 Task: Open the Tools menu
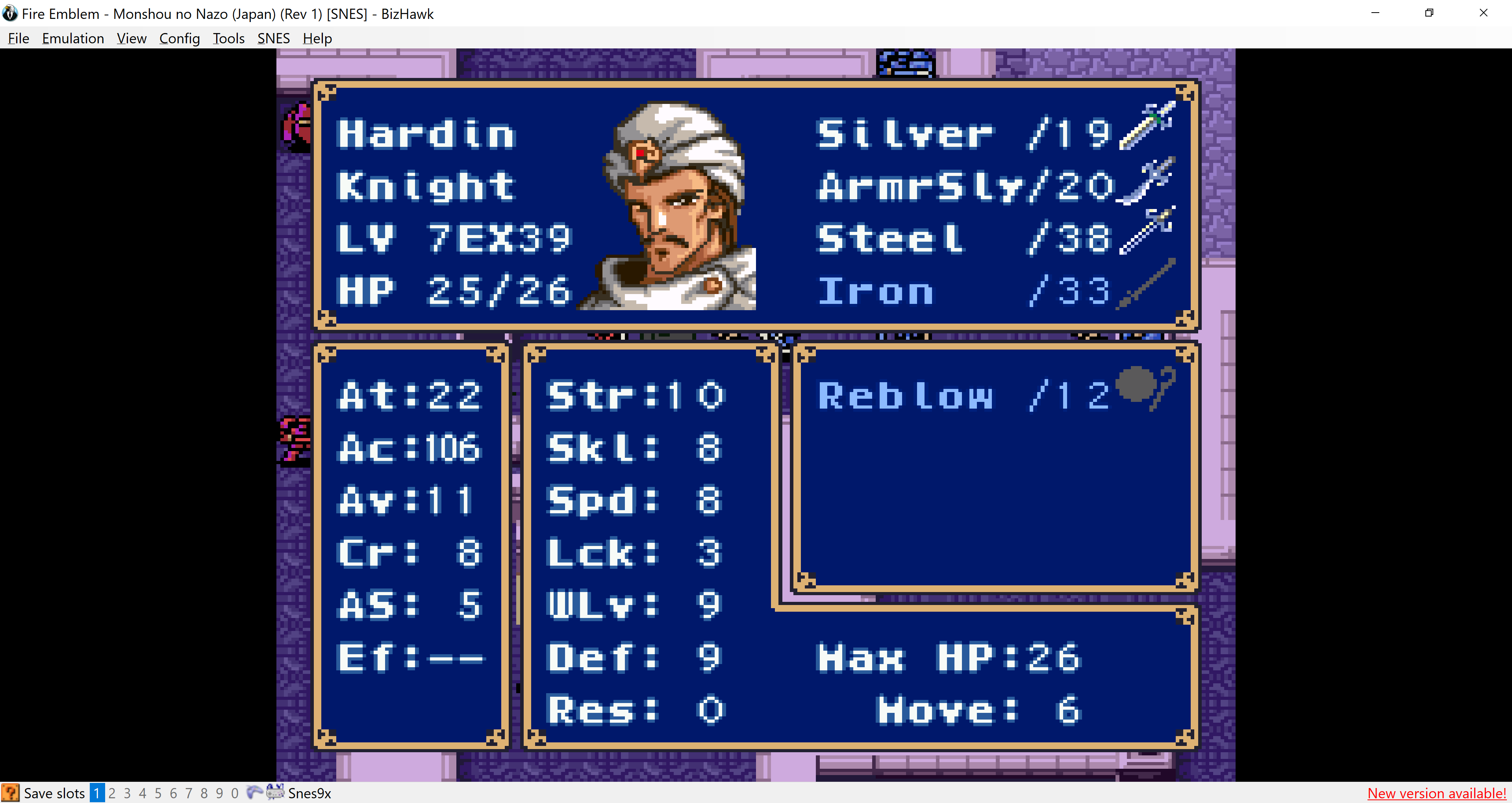click(228, 38)
